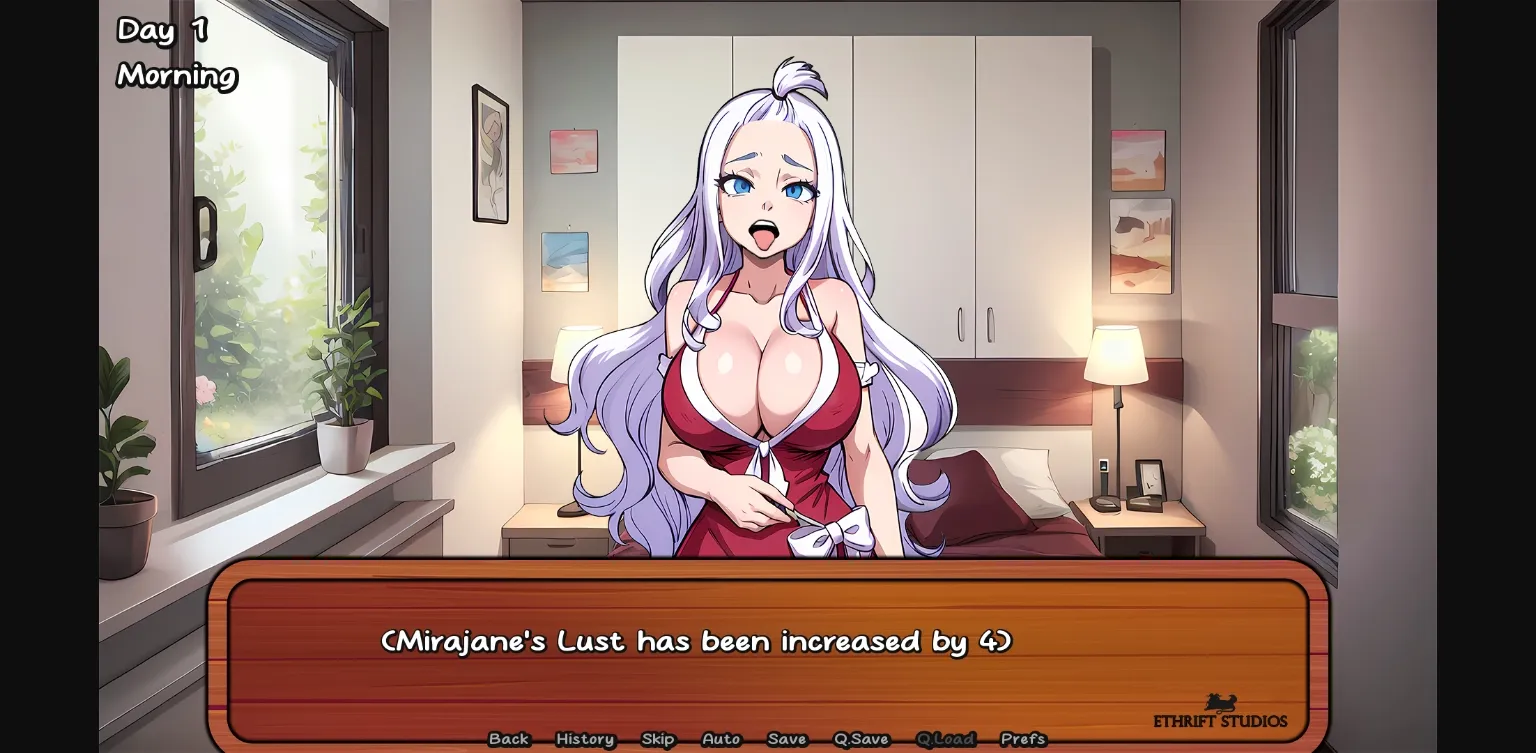Perform a quick save with Q.Save
The height and width of the screenshot is (753, 1536).
[860, 739]
